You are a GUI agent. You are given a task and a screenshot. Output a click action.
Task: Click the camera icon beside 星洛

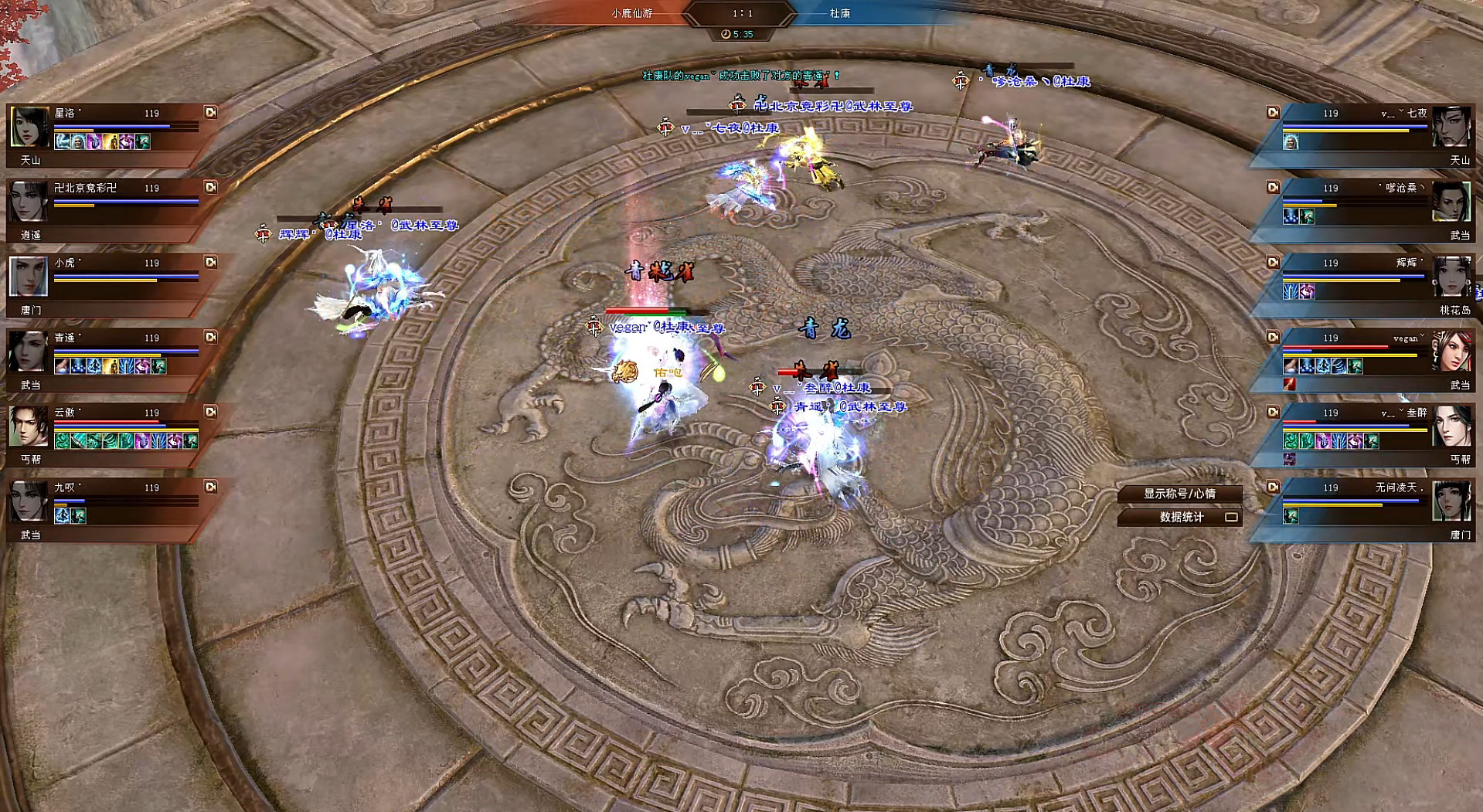210,112
